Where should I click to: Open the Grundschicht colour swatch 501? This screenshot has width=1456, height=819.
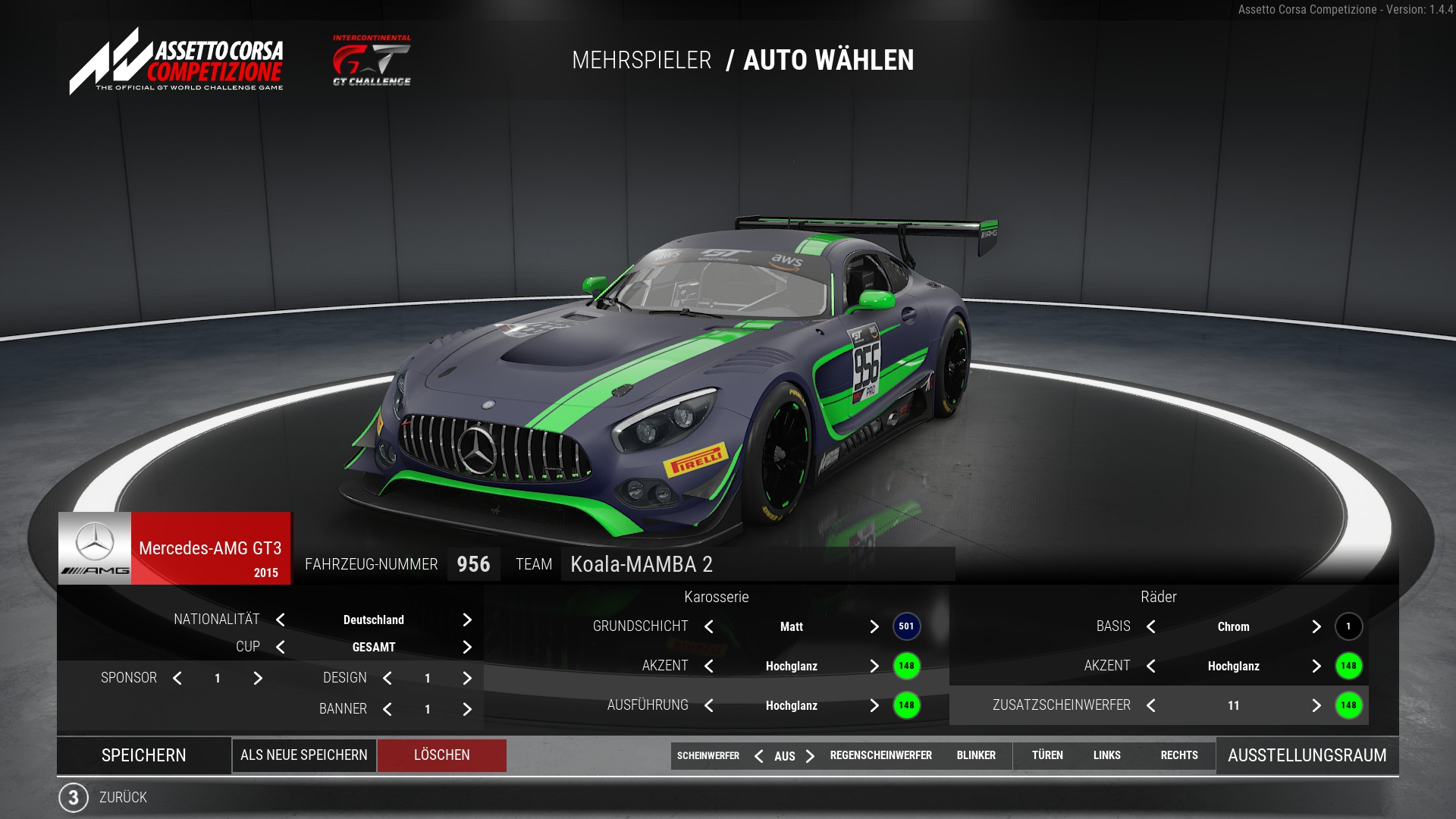point(906,626)
